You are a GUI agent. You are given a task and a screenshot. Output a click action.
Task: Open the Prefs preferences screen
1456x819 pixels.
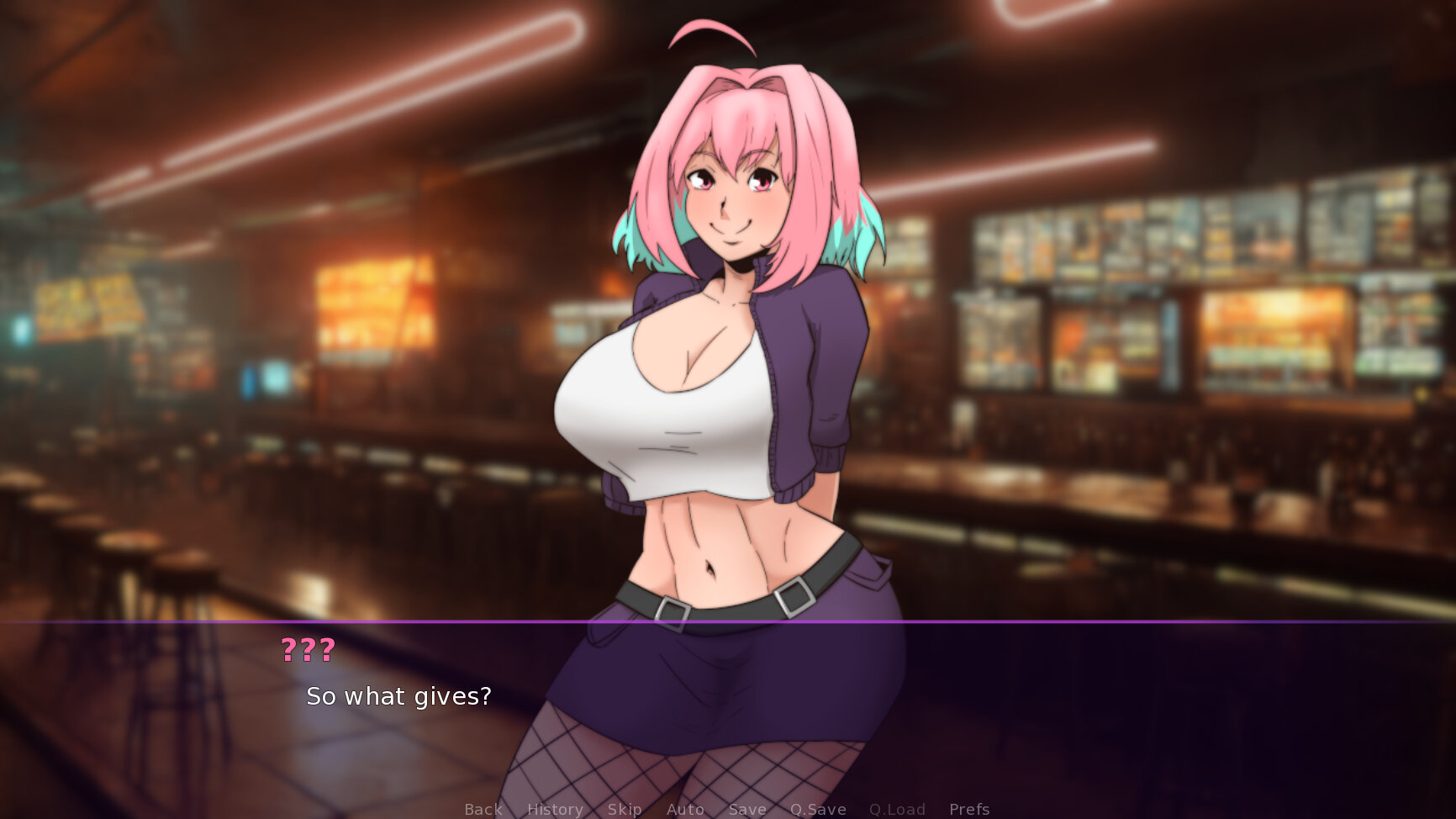click(x=968, y=809)
